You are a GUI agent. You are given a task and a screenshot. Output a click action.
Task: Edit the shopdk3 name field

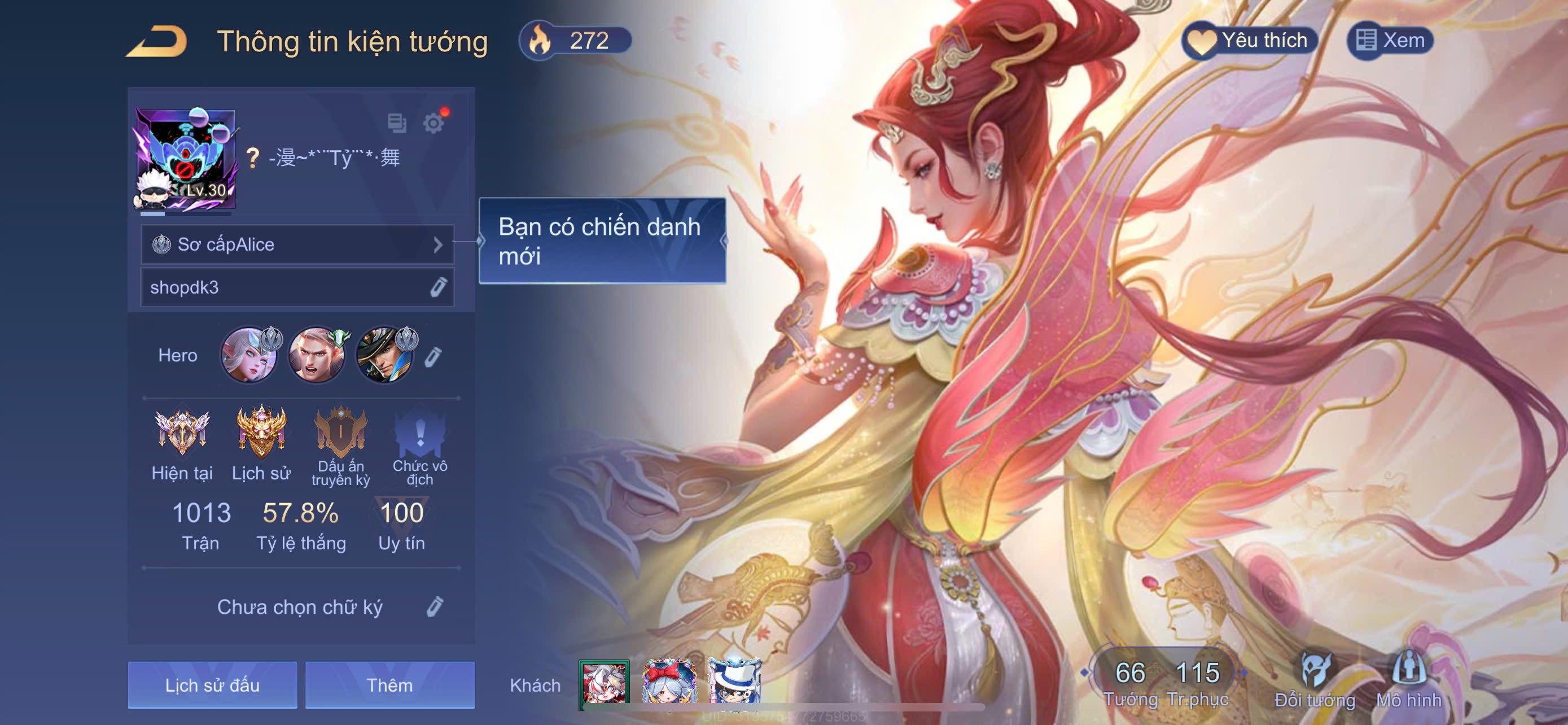[437, 287]
